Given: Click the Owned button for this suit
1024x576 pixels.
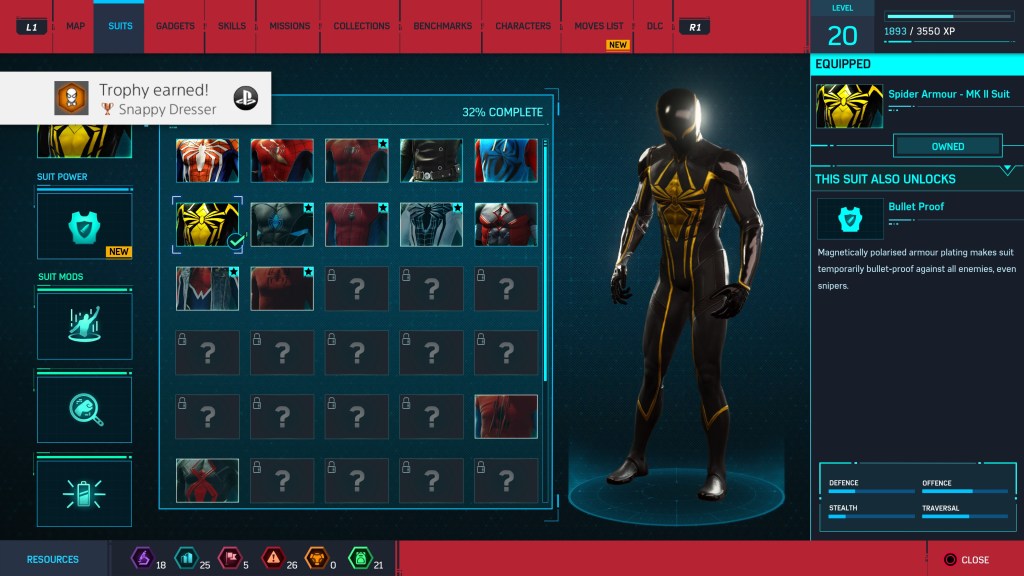Looking at the screenshot, I should click(x=947, y=146).
